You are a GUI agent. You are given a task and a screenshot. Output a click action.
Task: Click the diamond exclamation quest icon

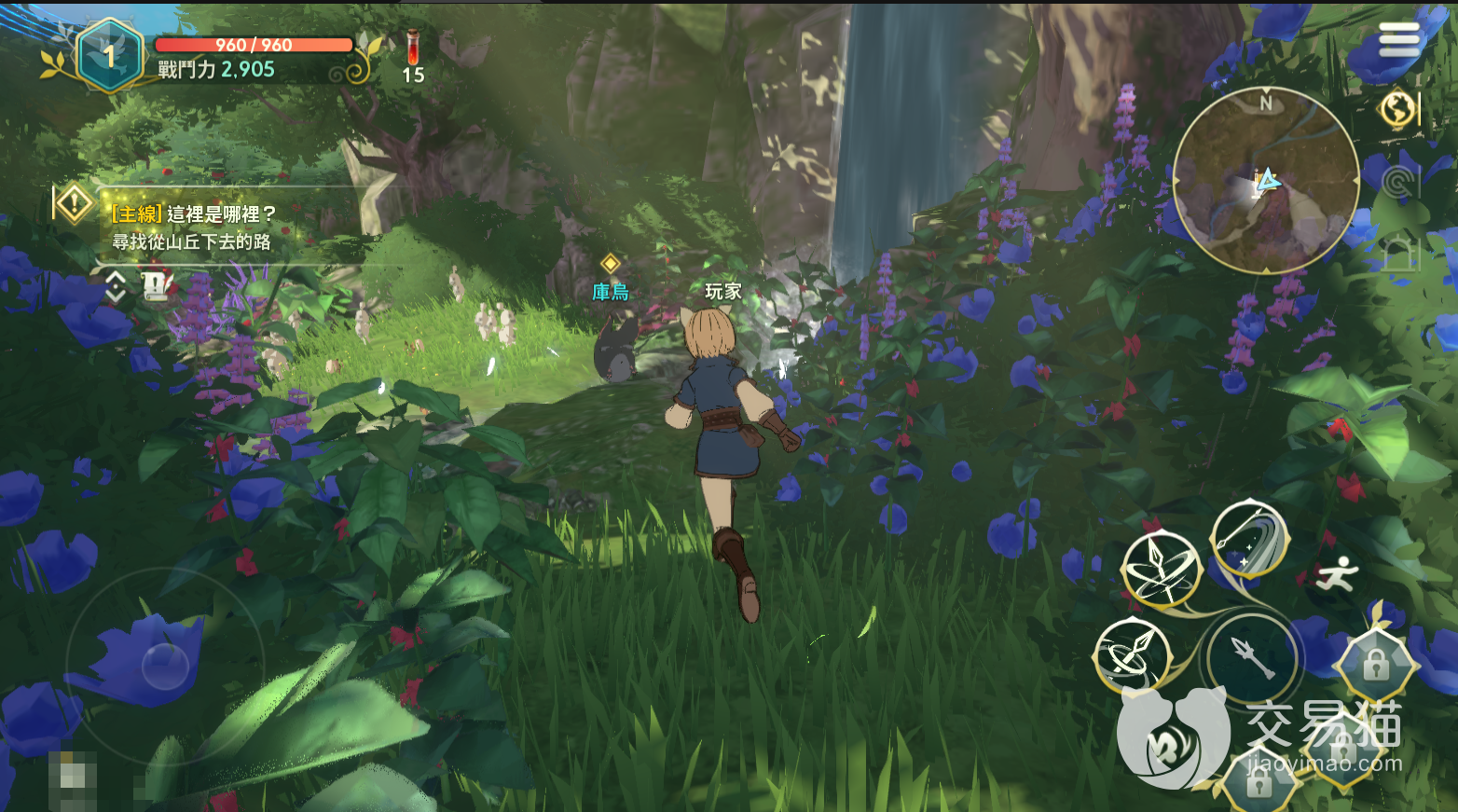point(74,202)
